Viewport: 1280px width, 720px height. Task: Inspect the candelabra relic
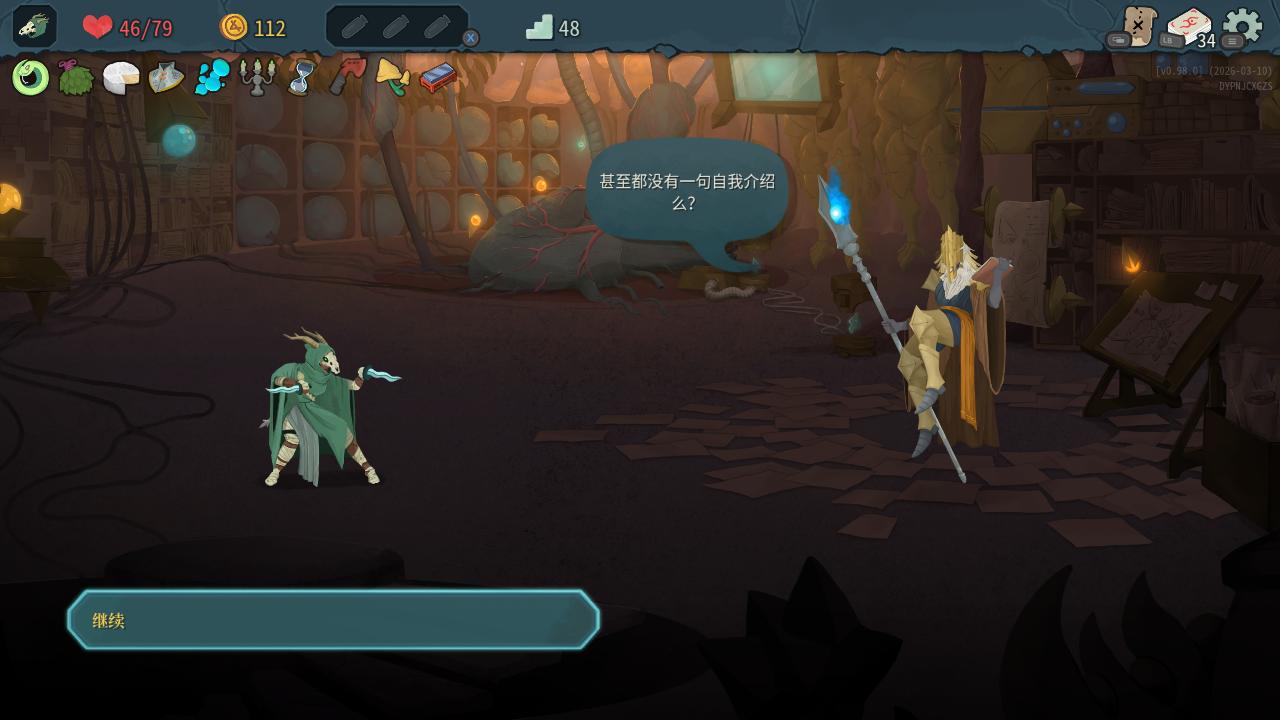pyautogui.click(x=257, y=77)
